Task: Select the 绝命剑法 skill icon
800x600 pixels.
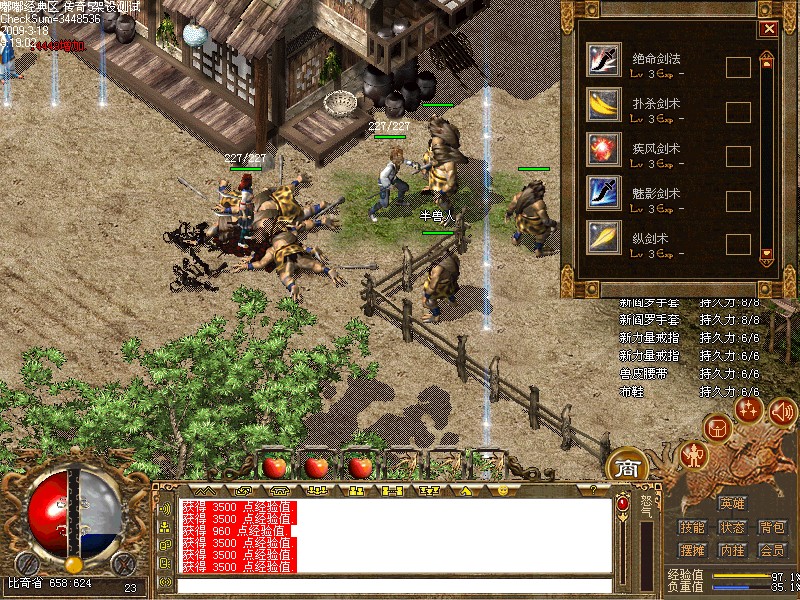Action: [x=603, y=59]
